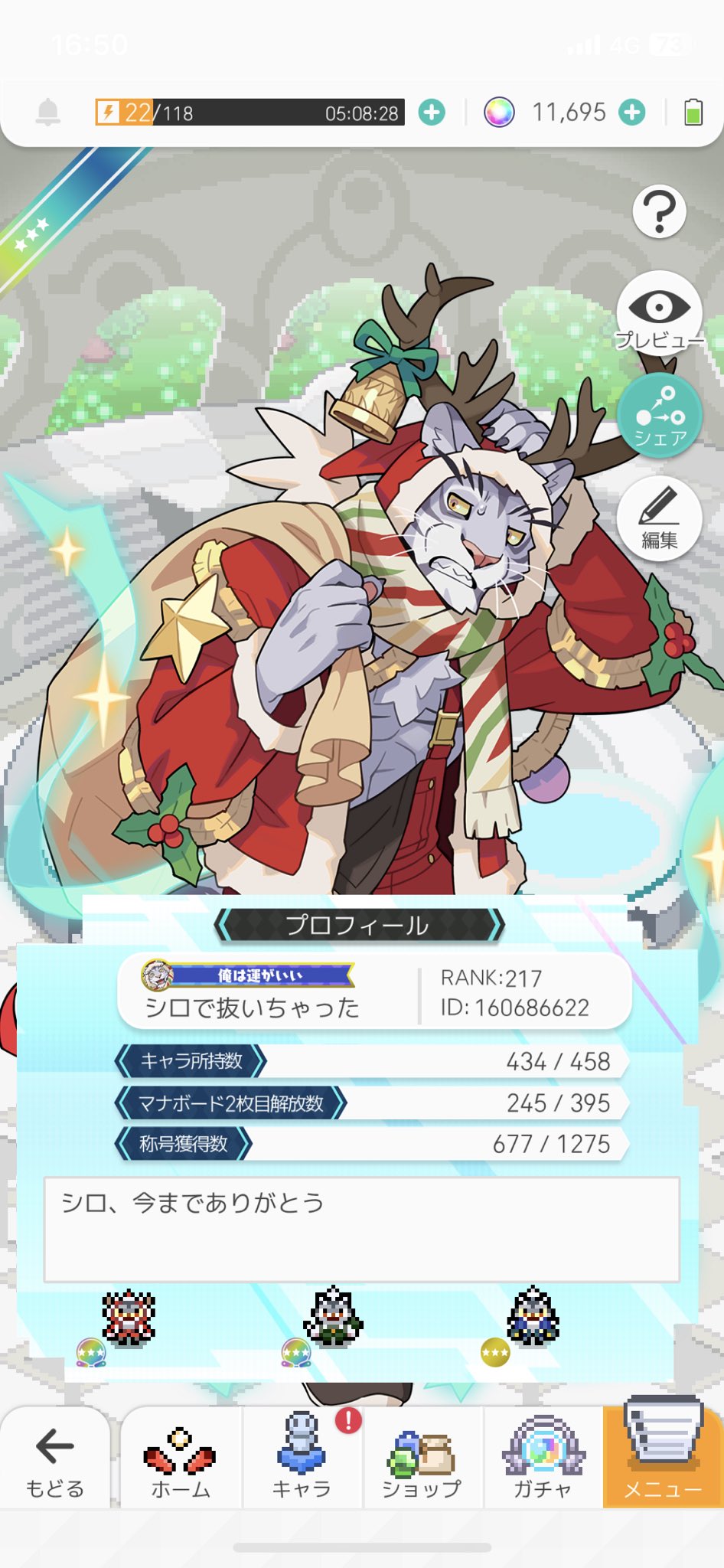Tap the シェア share button
The image size is (724, 1568).
point(659,416)
